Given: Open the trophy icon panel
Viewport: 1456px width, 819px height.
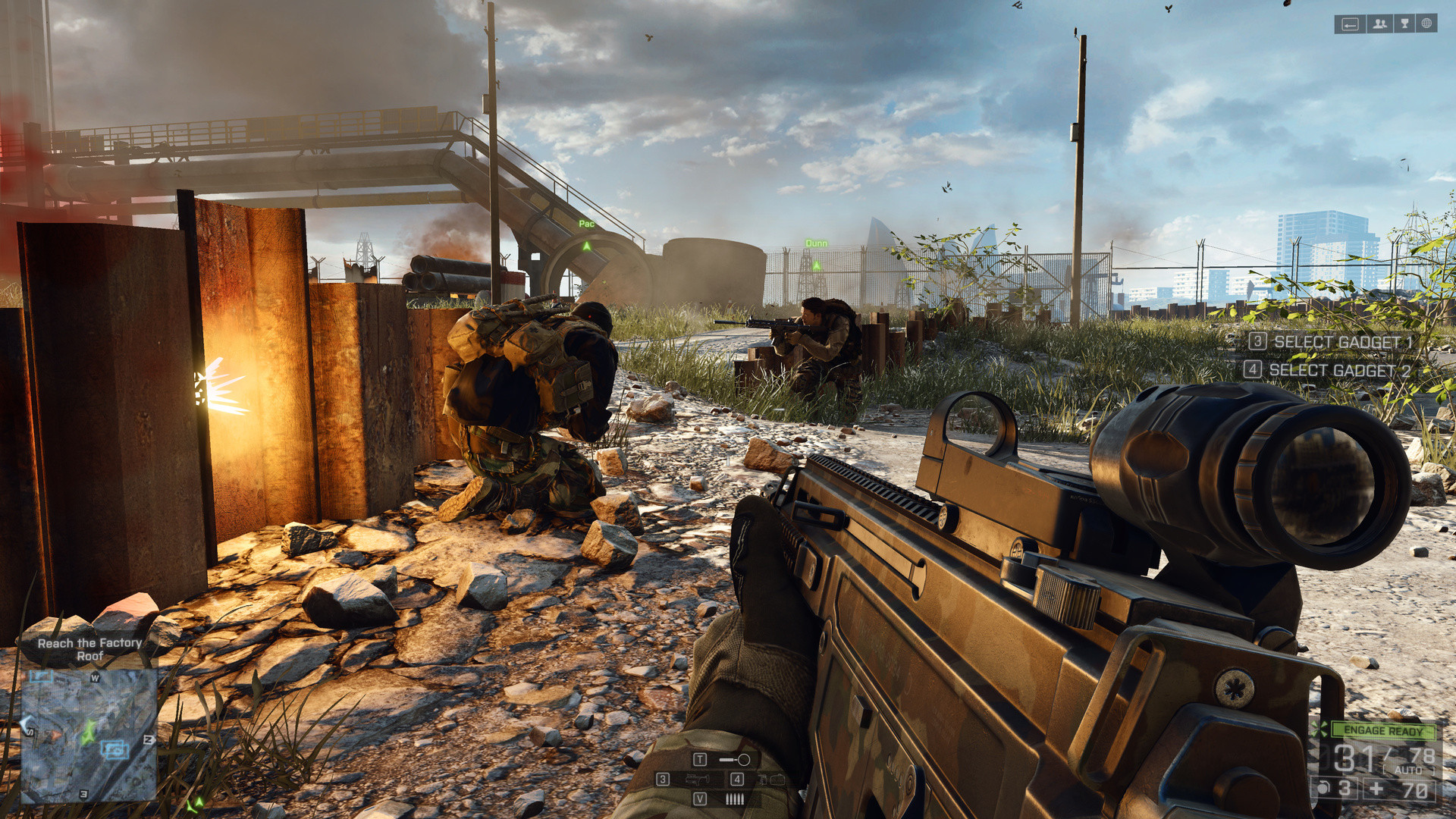Looking at the screenshot, I should [x=1404, y=24].
